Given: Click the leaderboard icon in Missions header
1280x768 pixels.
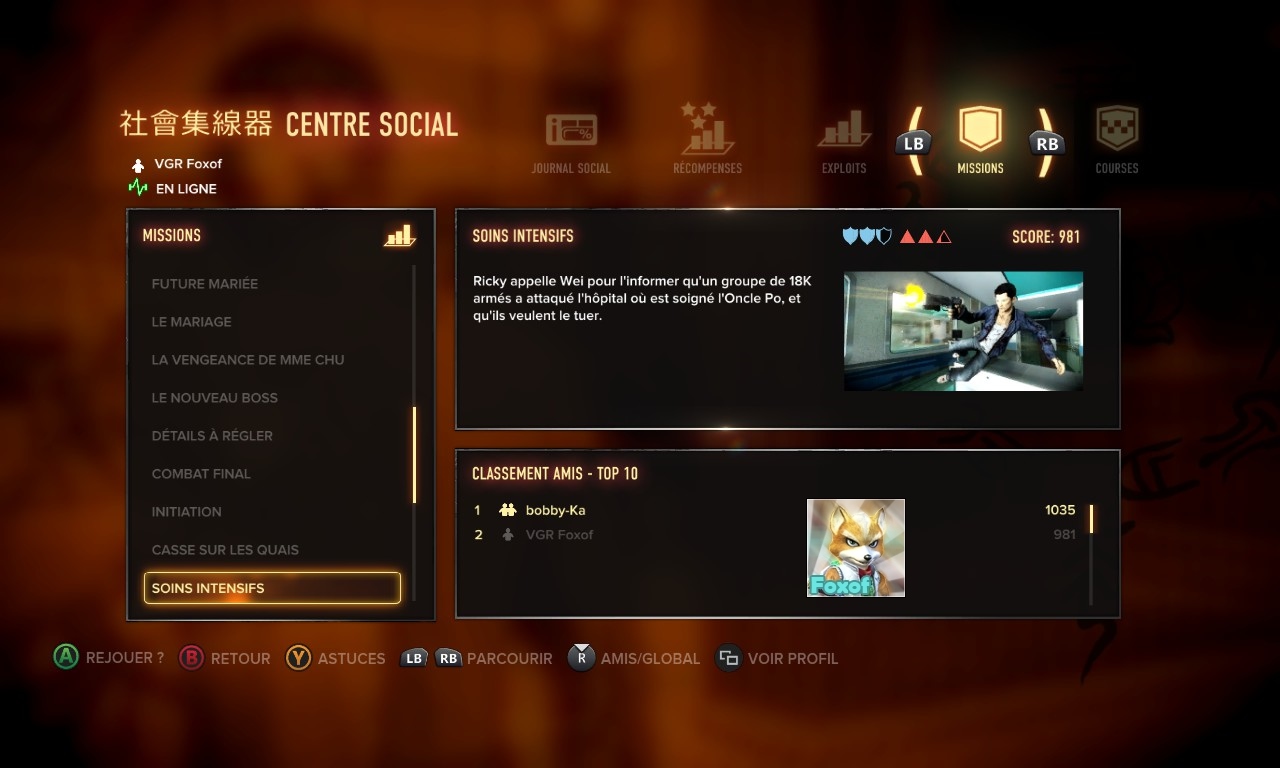Looking at the screenshot, I should pos(399,236).
